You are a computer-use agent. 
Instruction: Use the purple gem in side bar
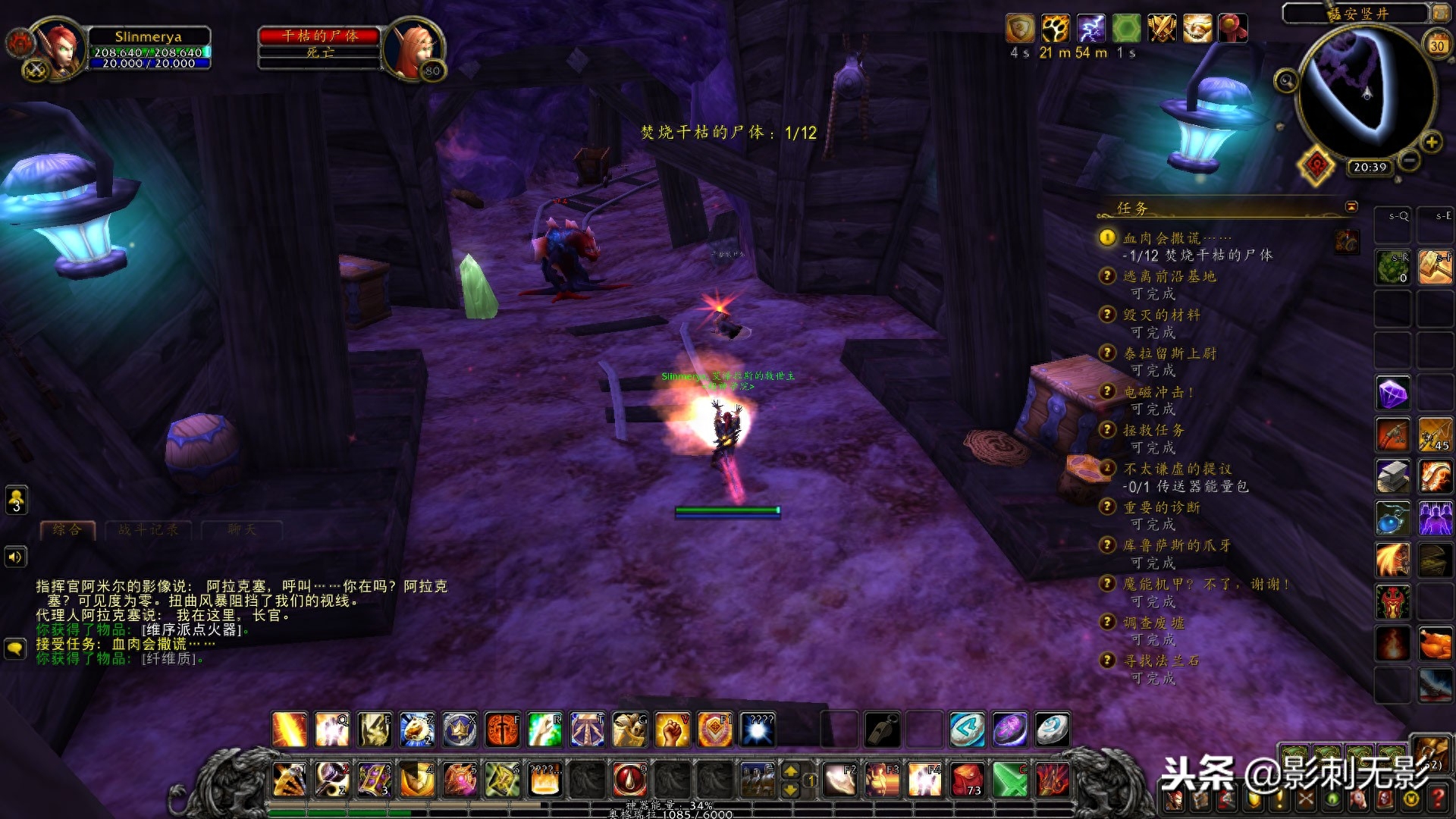click(x=1393, y=394)
